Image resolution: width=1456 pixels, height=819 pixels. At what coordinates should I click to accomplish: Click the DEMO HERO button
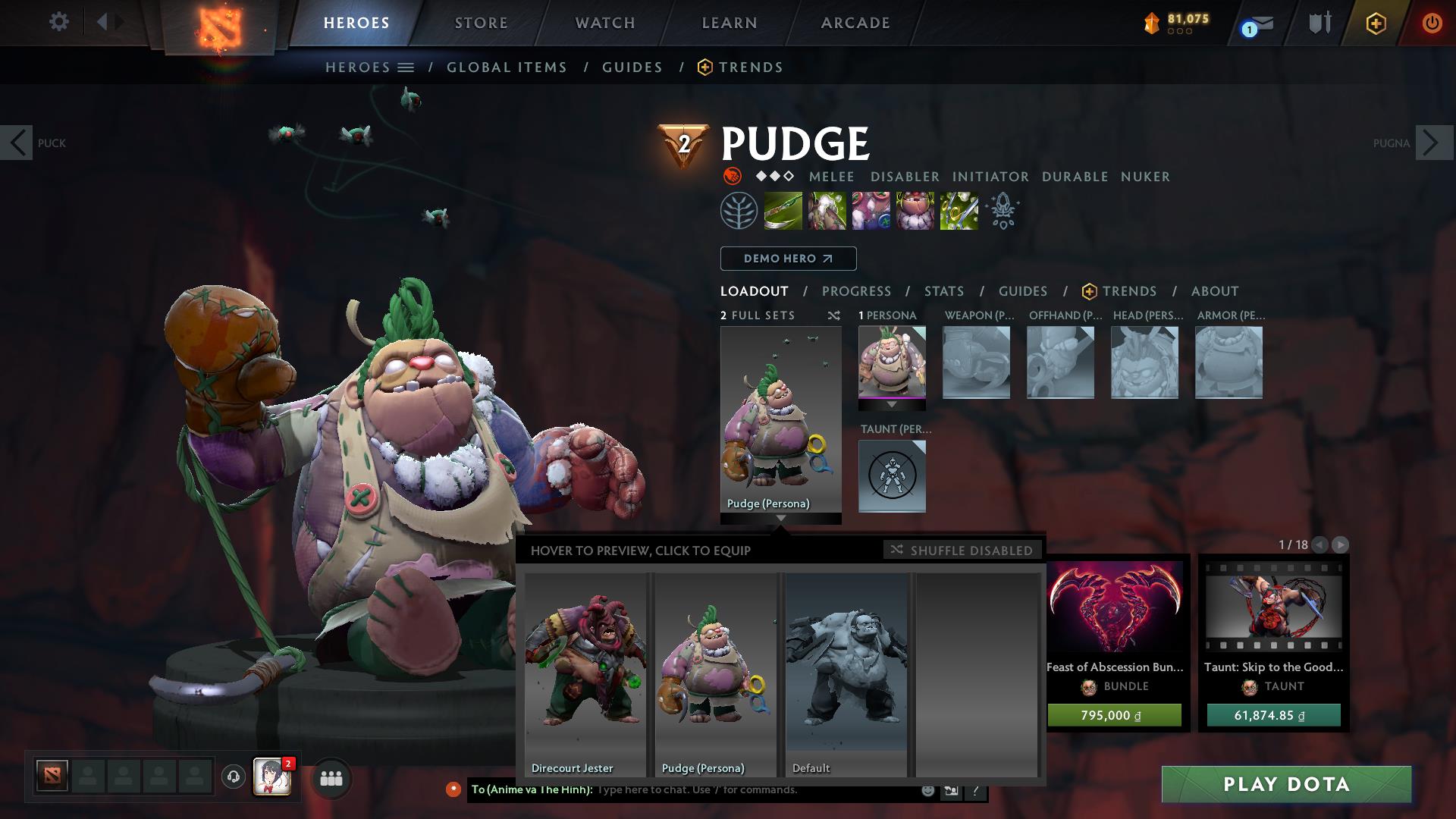(787, 259)
